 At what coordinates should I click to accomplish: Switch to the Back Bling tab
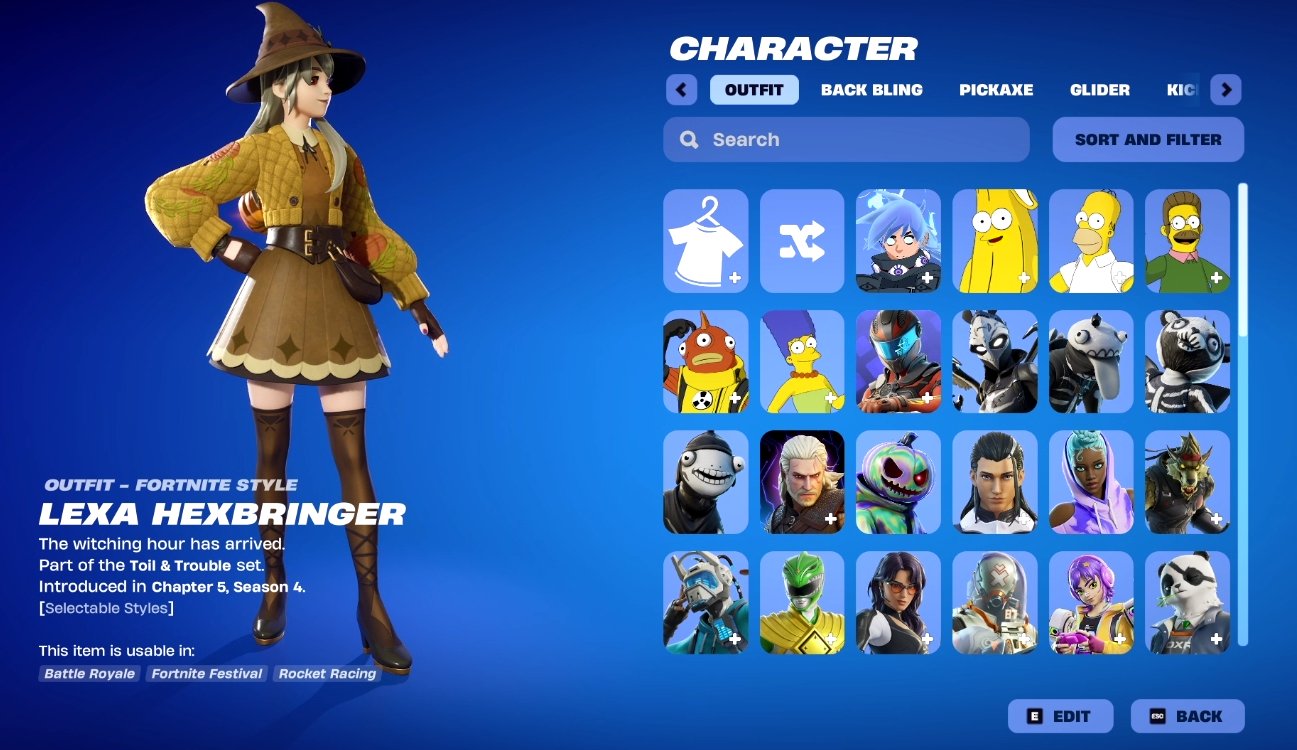(x=872, y=89)
